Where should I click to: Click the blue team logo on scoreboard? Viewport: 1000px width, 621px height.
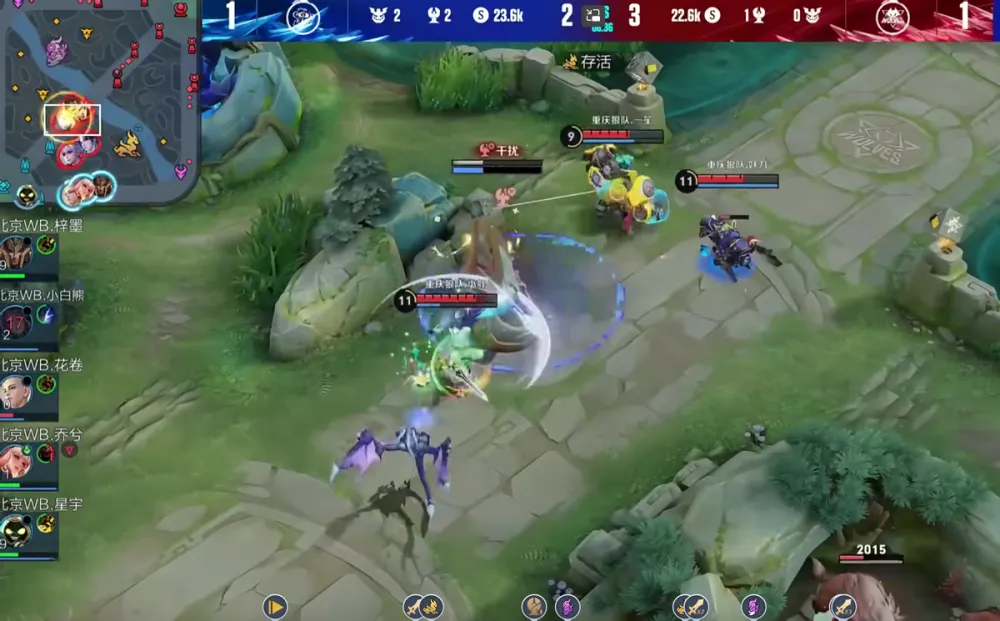(302, 16)
